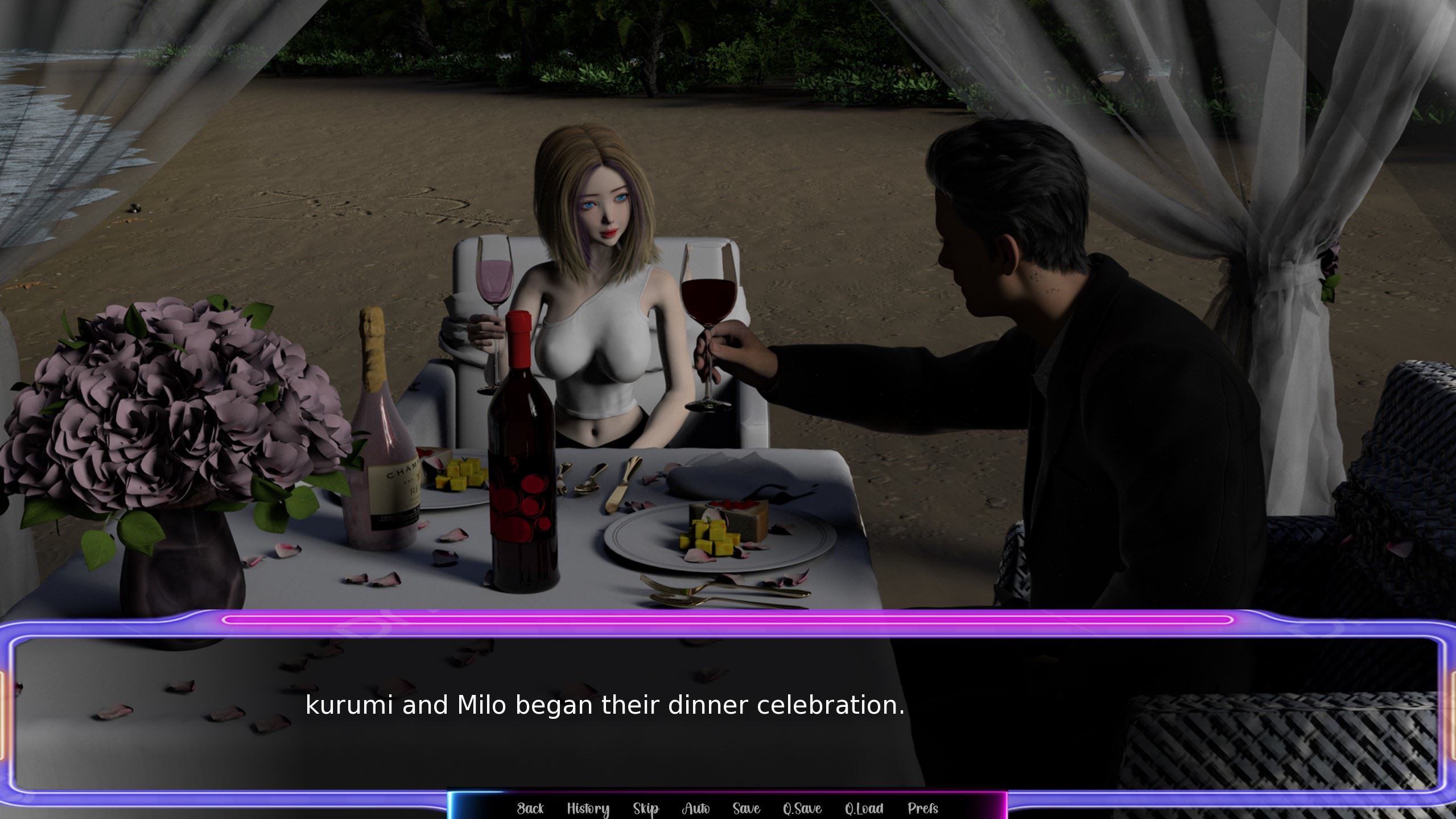Open the Prefs settings menu
Image resolution: width=1456 pixels, height=819 pixels.
point(922,808)
